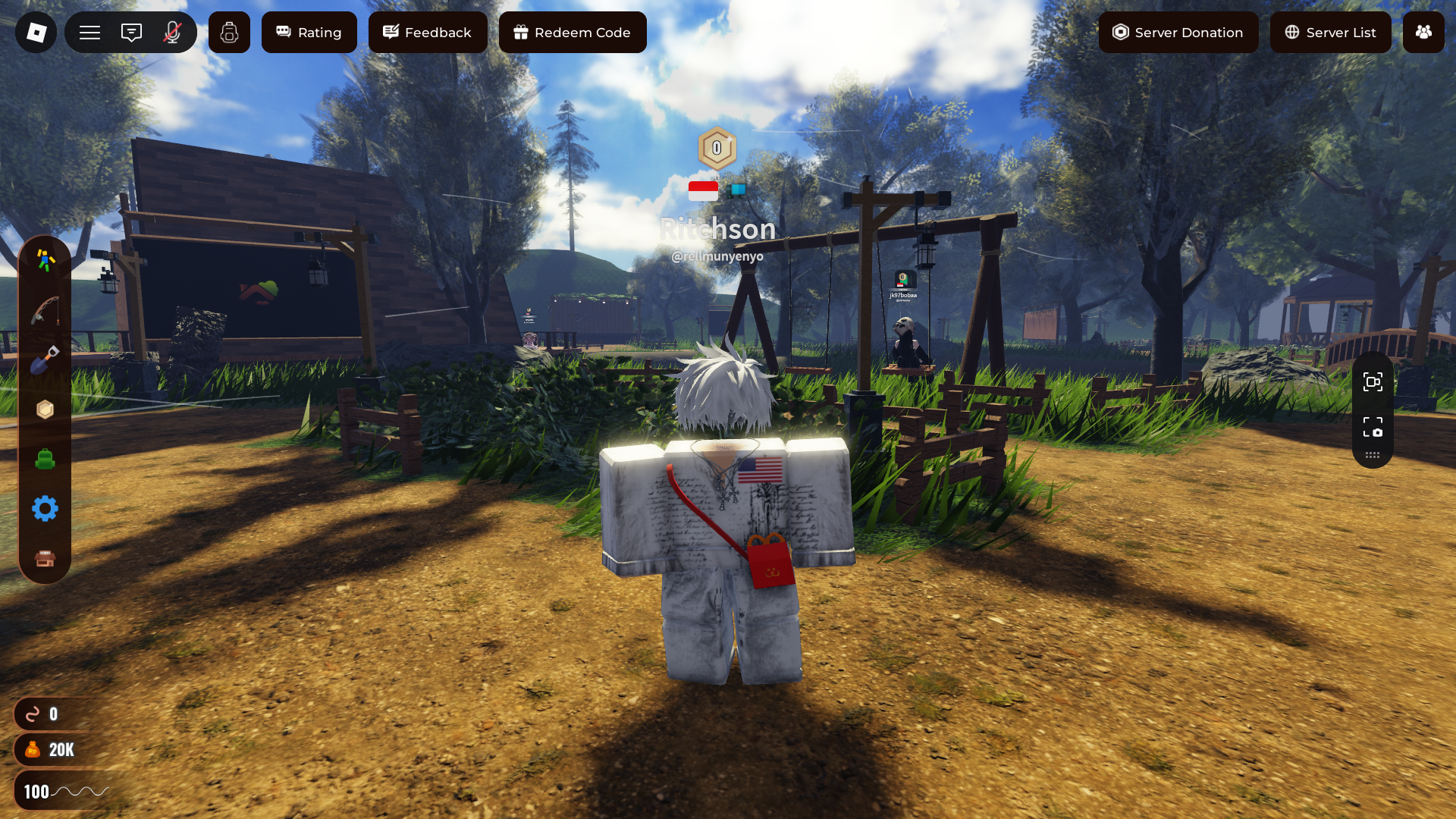The width and height of the screenshot is (1456, 819).
Task: Select the shovel icon
Action: pos(45,359)
